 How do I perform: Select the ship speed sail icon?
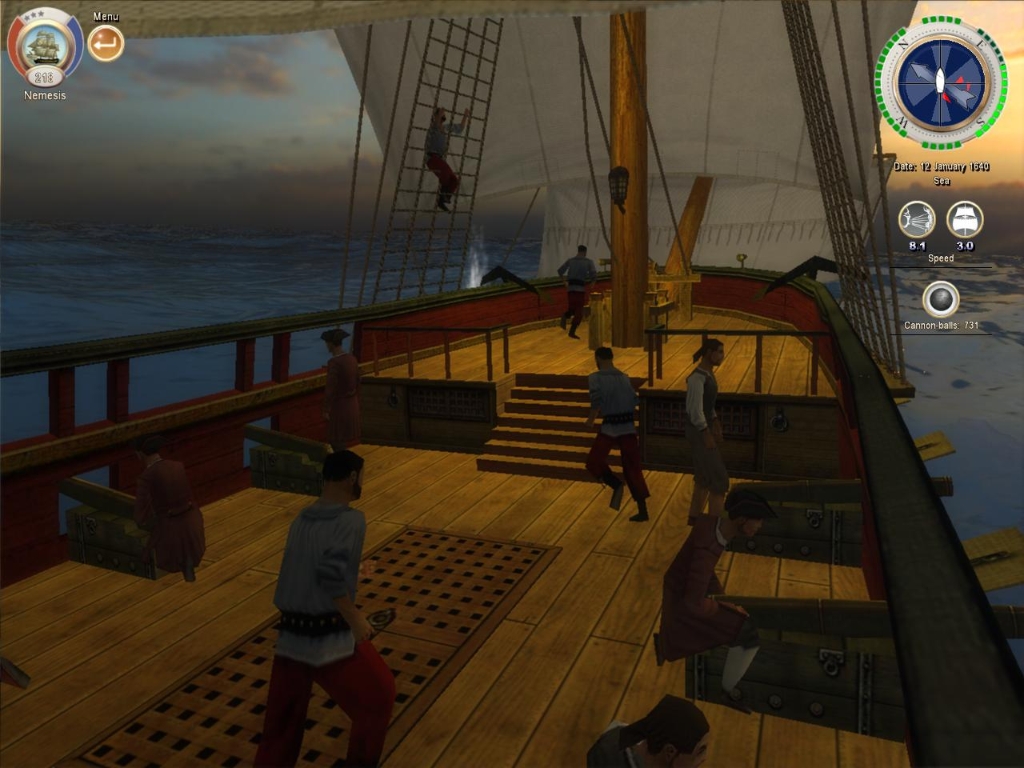pos(965,219)
